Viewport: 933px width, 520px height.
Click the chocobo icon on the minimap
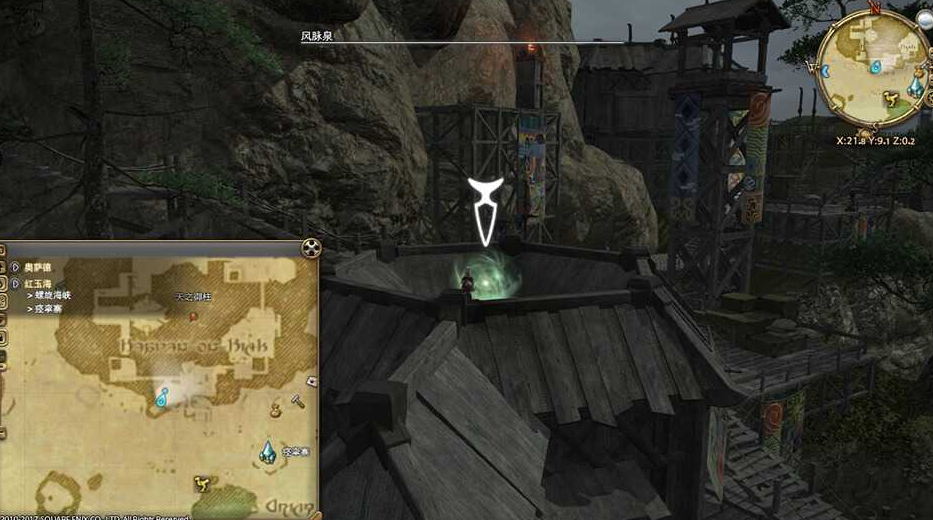[888, 98]
